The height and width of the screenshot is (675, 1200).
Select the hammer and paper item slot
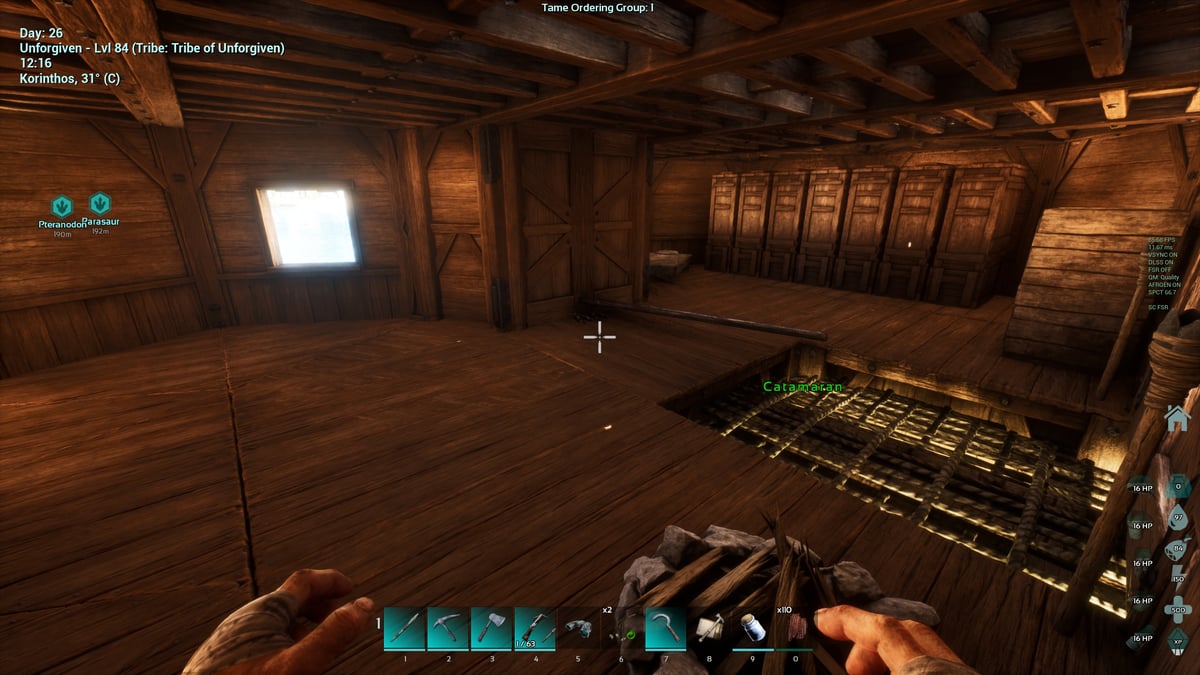pyautogui.click(x=708, y=628)
